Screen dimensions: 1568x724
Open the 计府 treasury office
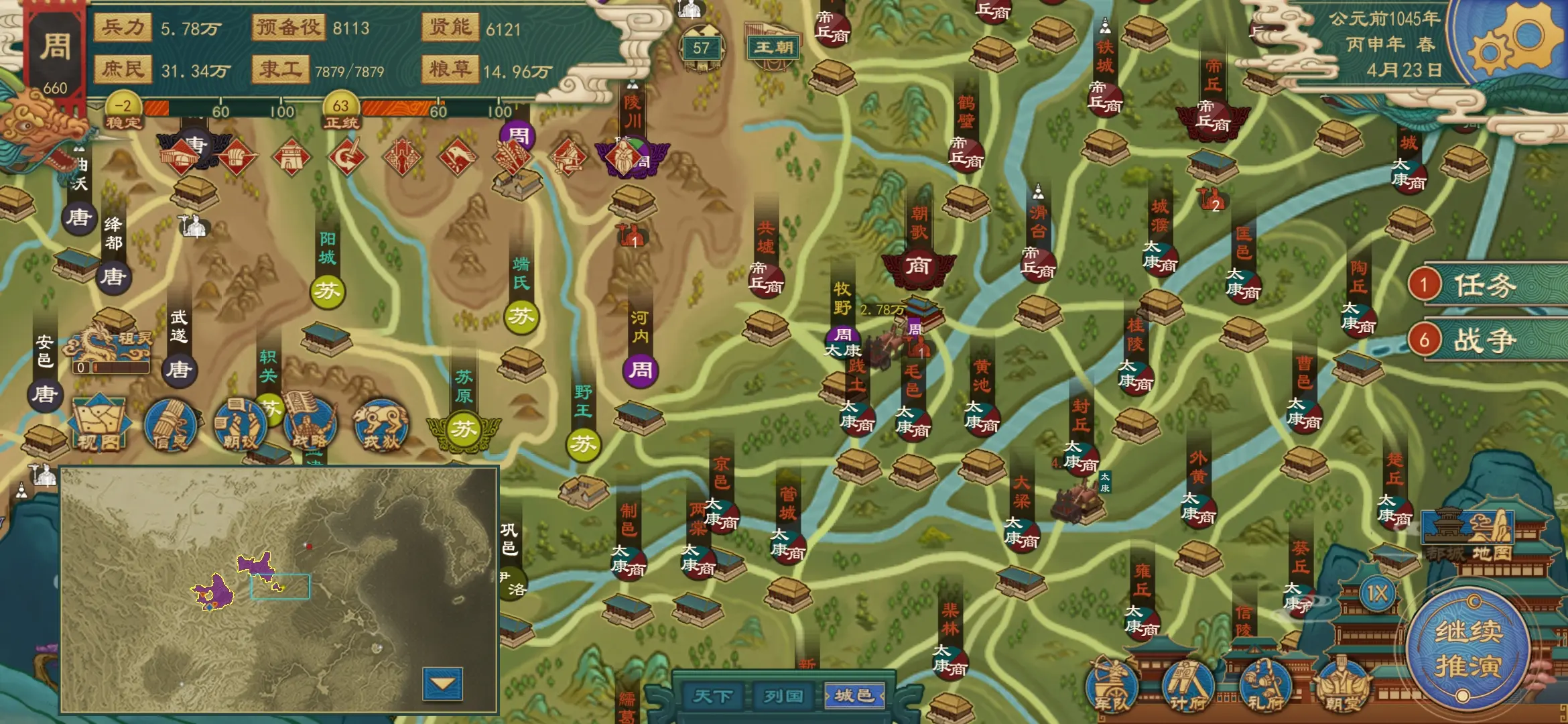point(1187,686)
